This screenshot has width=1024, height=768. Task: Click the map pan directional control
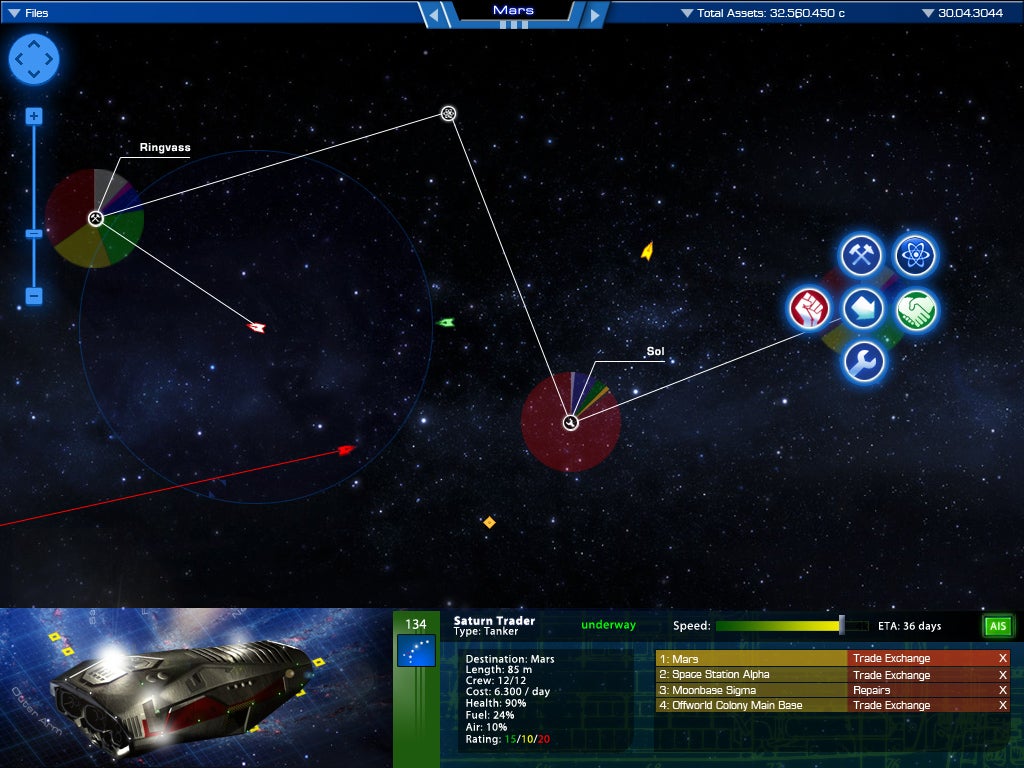tap(34, 59)
